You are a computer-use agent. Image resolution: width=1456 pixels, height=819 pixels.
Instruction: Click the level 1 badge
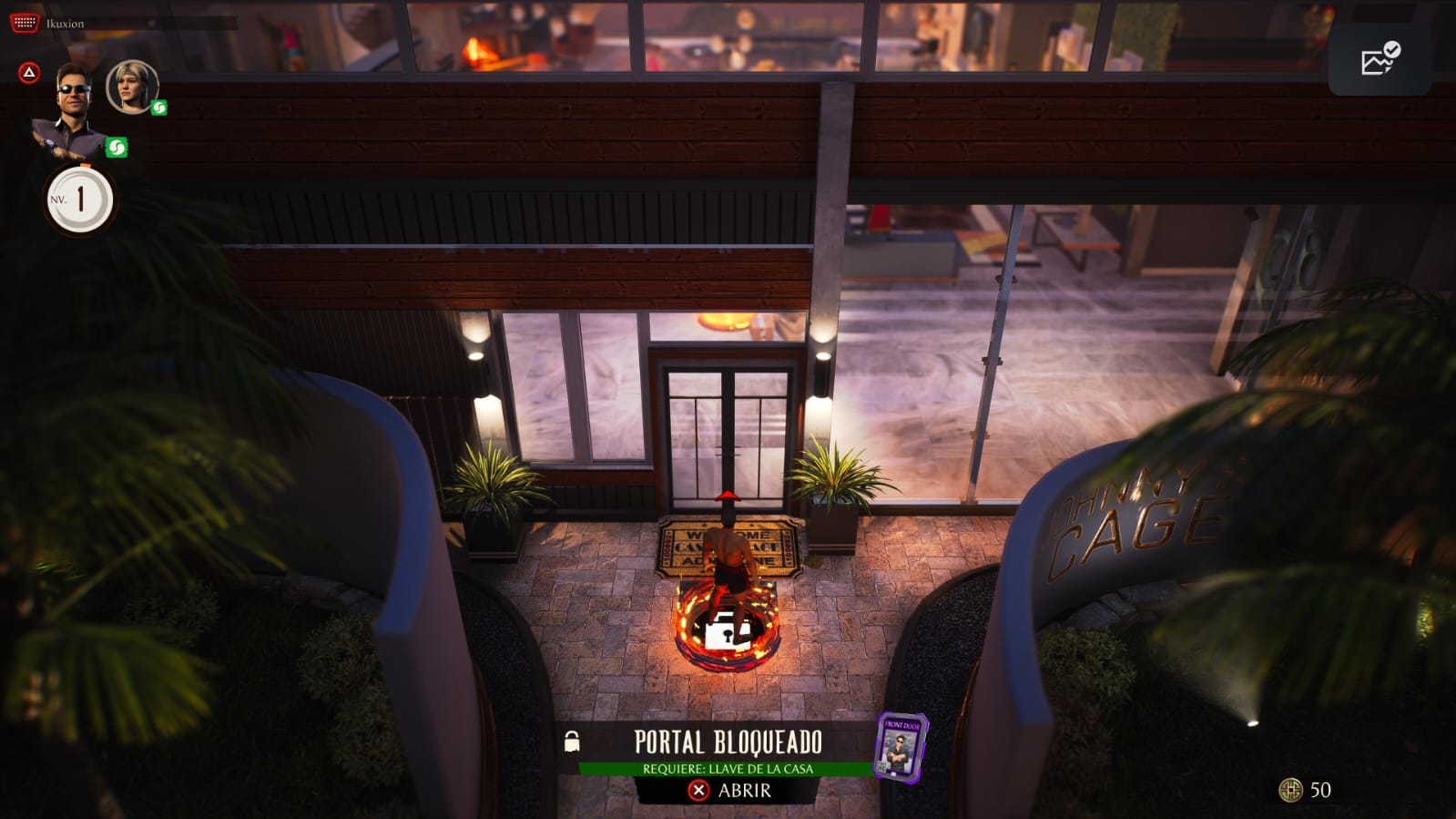click(x=80, y=200)
